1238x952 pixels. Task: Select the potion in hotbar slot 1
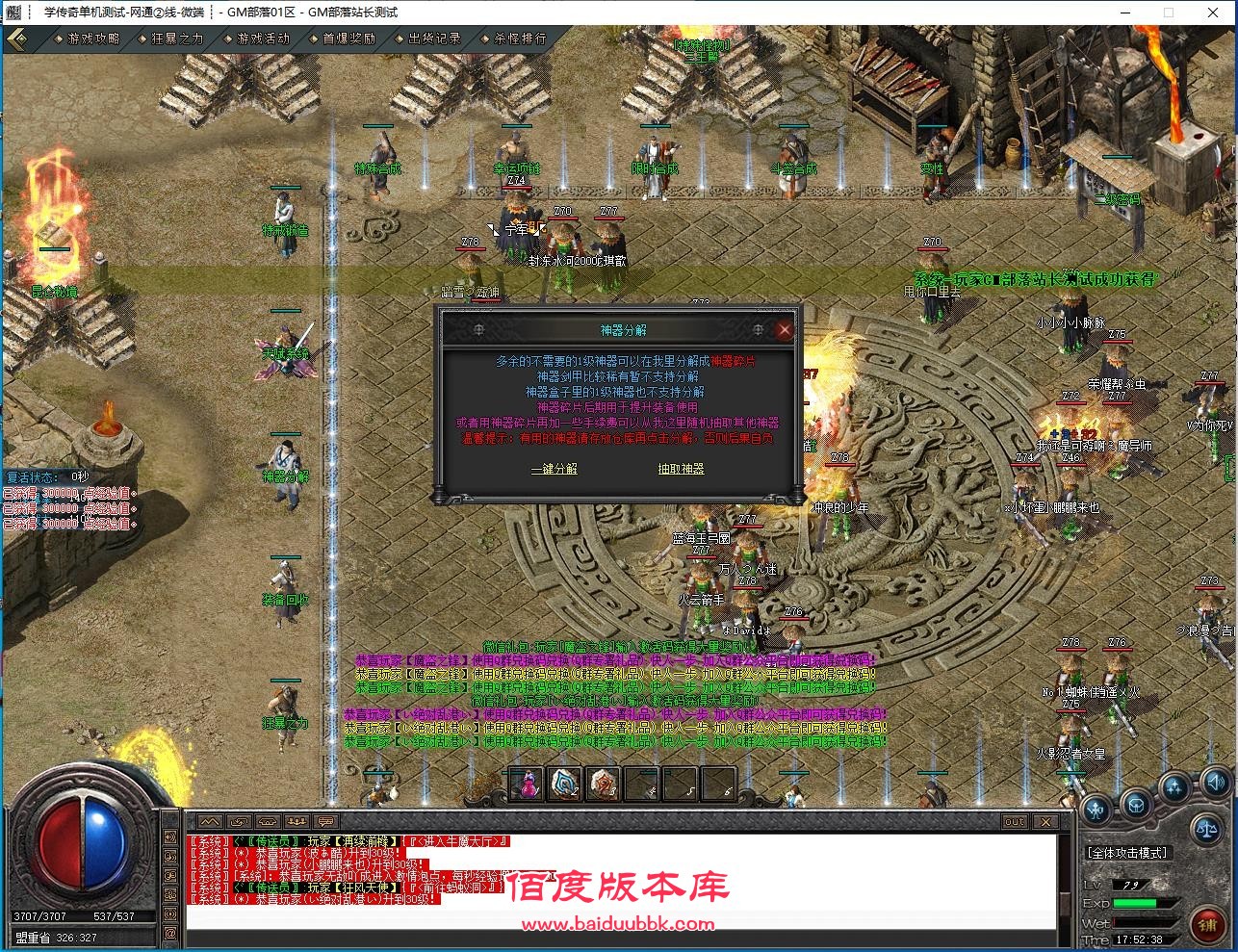525,784
